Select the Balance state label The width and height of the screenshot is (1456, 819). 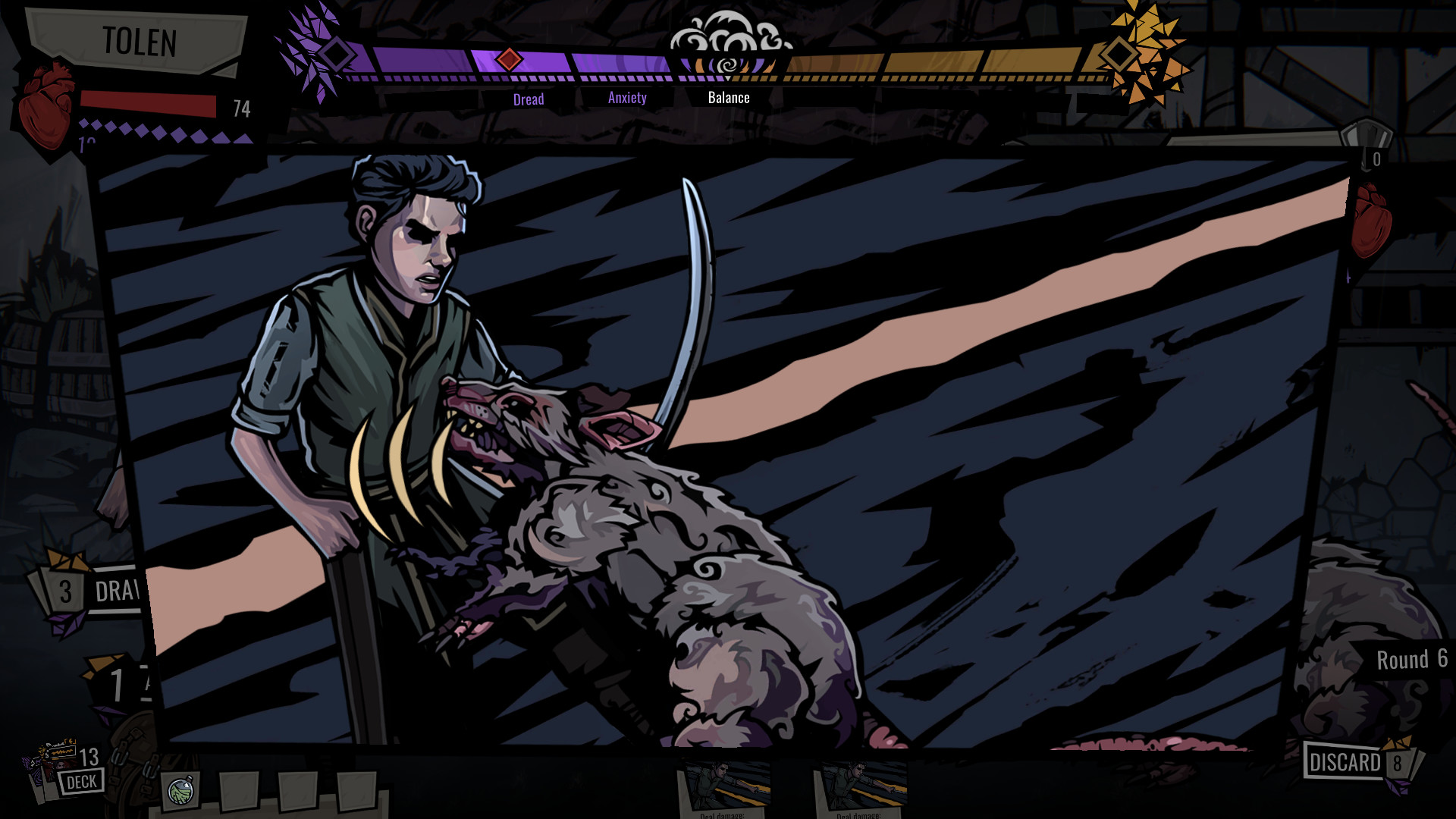[x=728, y=97]
